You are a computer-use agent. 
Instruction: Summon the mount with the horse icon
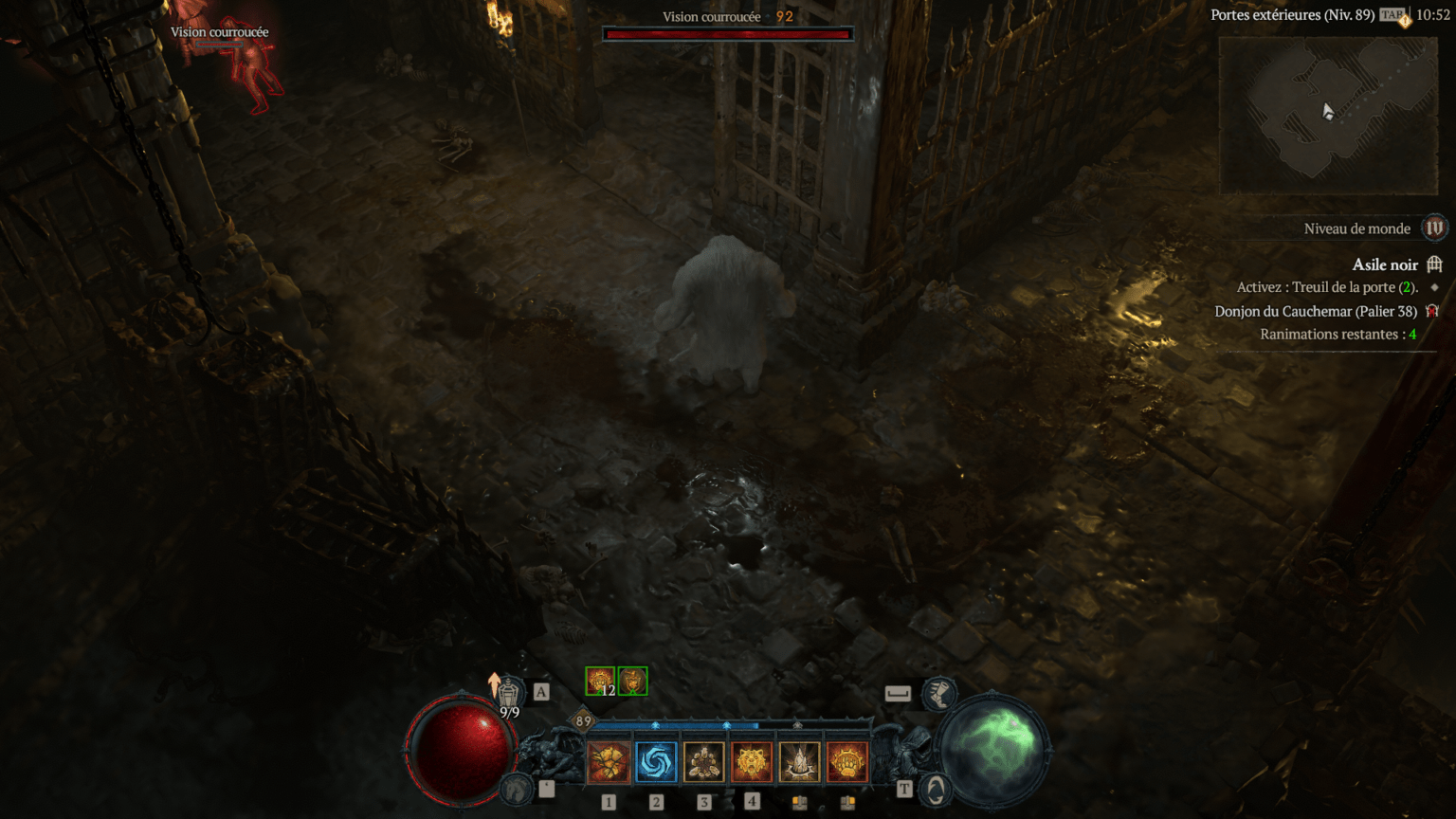[517, 789]
